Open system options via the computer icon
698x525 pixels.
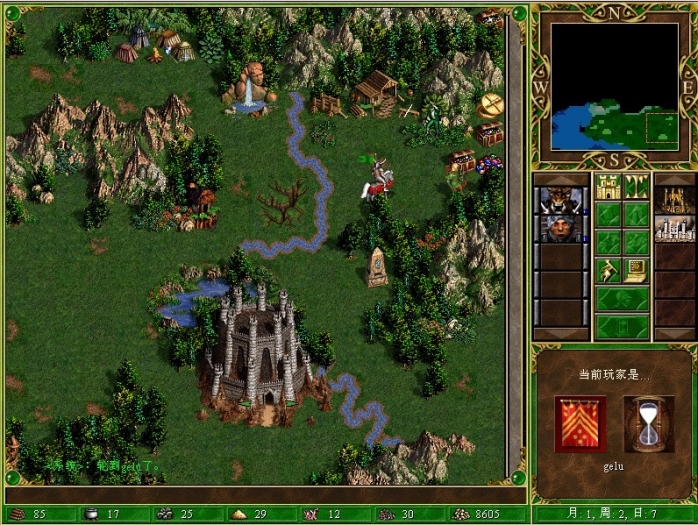coord(637,270)
